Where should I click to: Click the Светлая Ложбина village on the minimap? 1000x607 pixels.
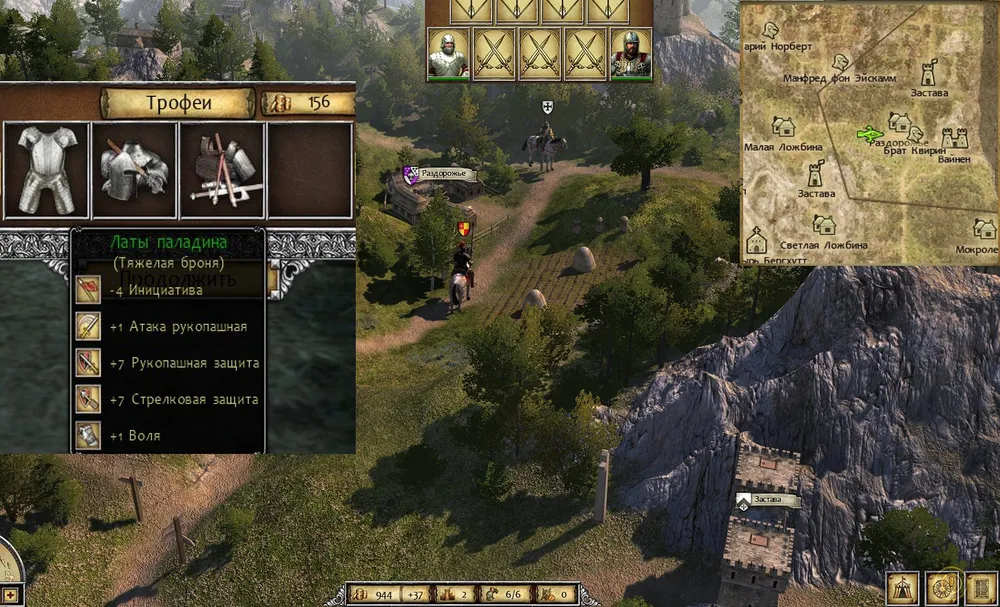[x=822, y=225]
